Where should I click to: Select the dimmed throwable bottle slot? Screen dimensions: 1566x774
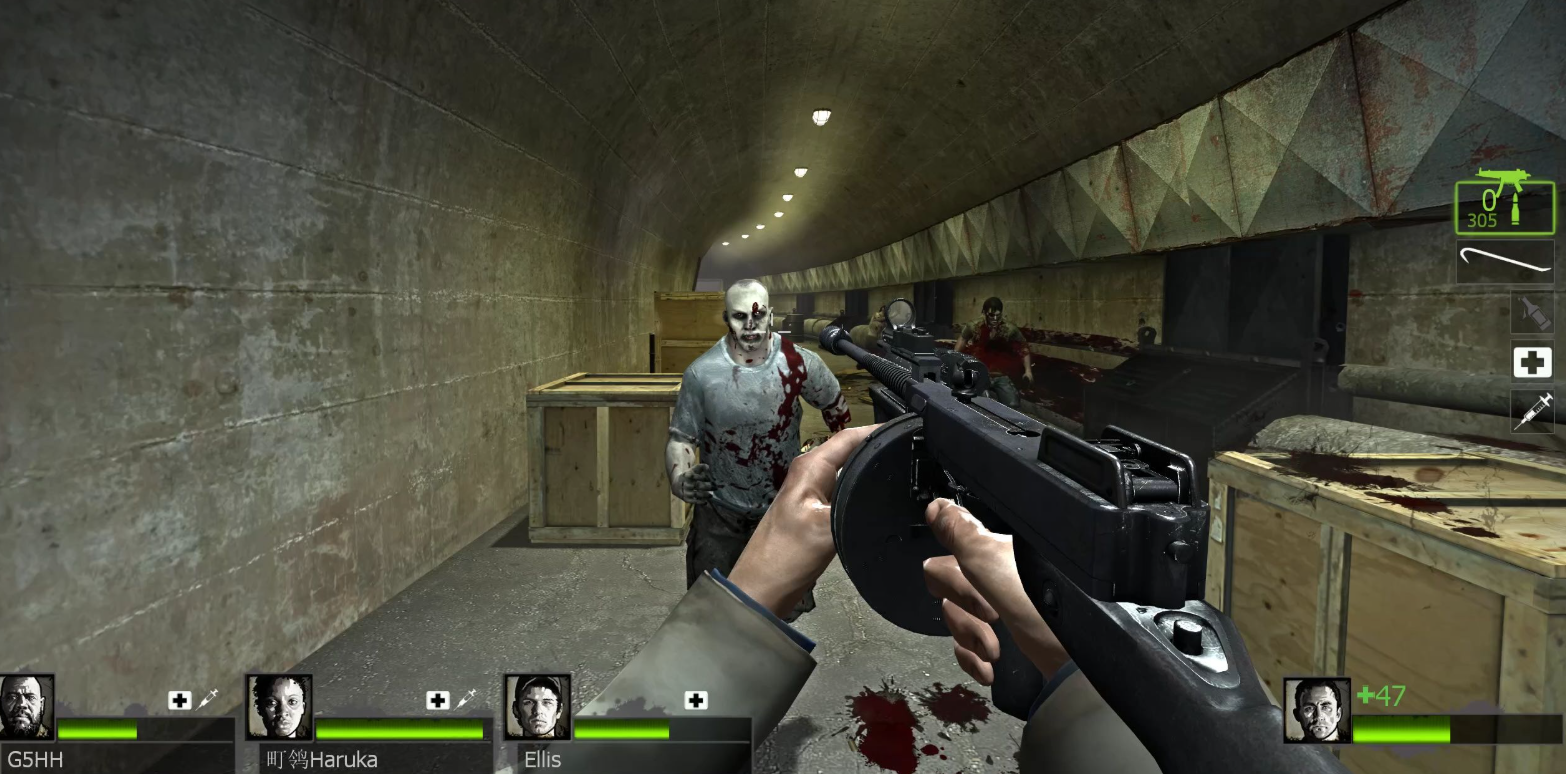coord(1532,312)
